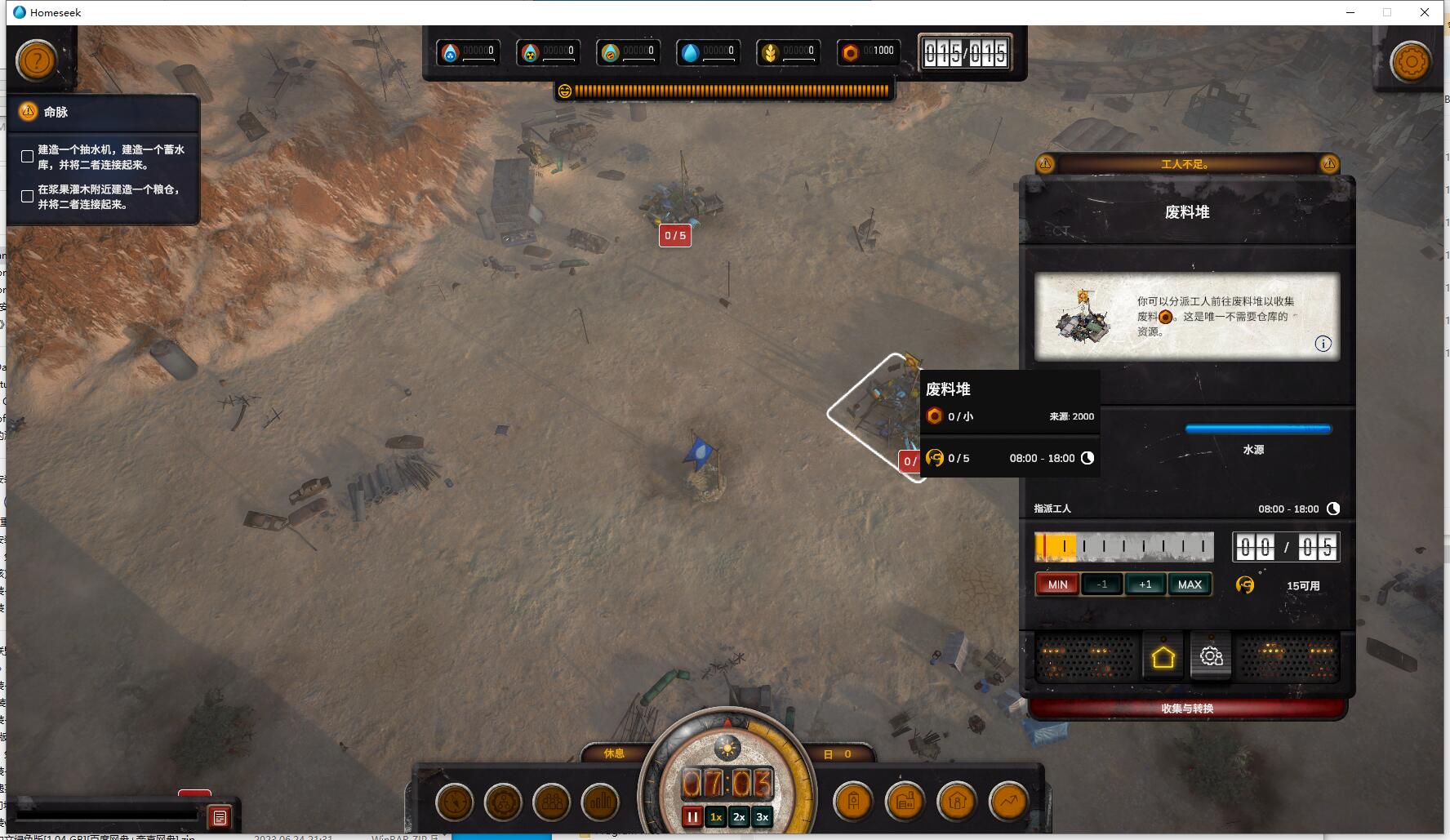Switch to the yellow house tab
Viewport: 1450px width, 840px height.
[x=1163, y=657]
